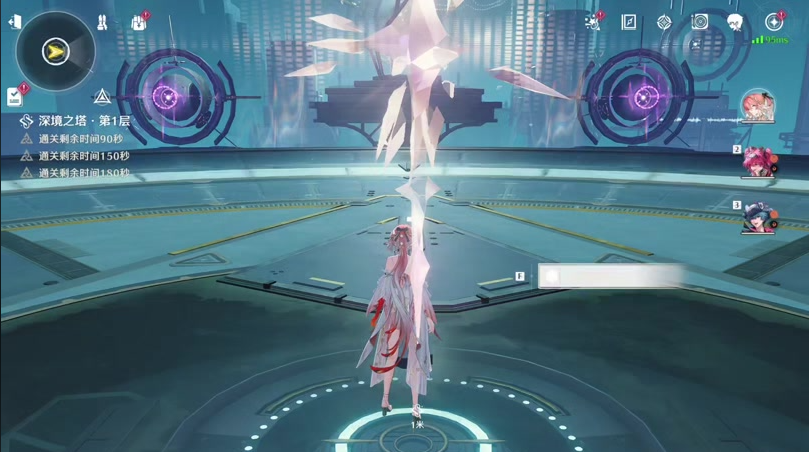Viewport: 809px width, 452px height.
Task: Click the white interaction prompt bar
Action: [610, 276]
